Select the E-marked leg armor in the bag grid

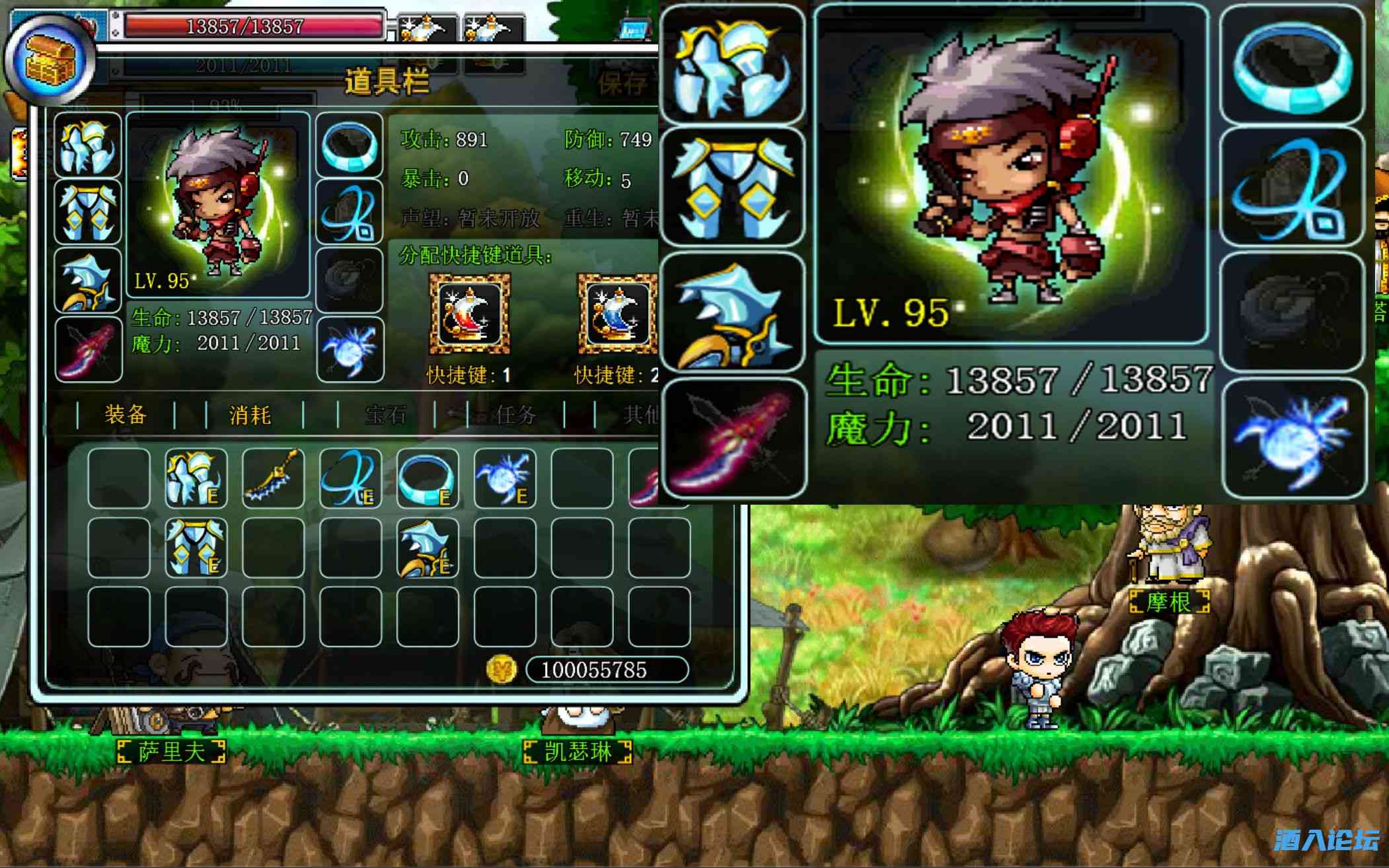[x=196, y=547]
